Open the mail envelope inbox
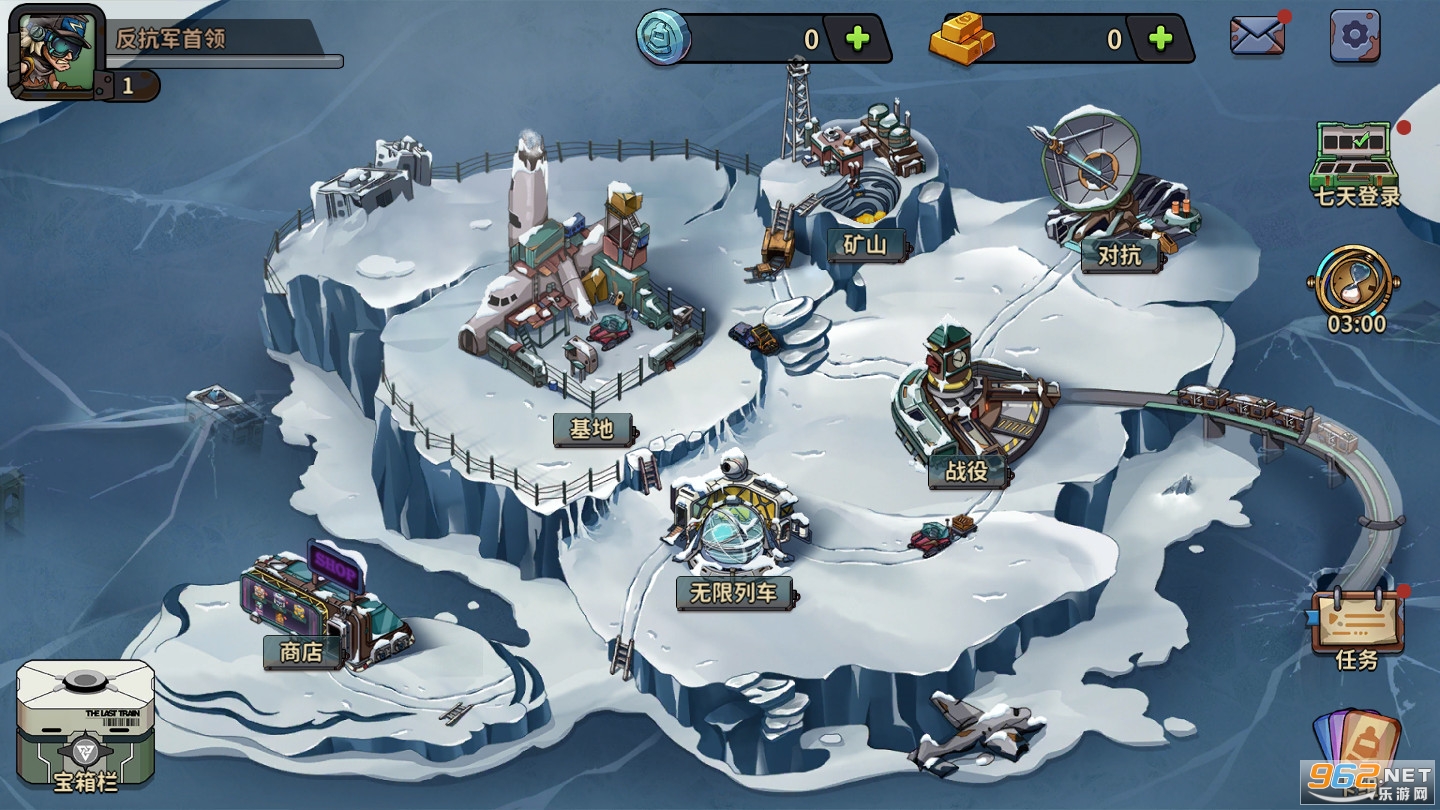The width and height of the screenshot is (1440, 810). 1257,36
